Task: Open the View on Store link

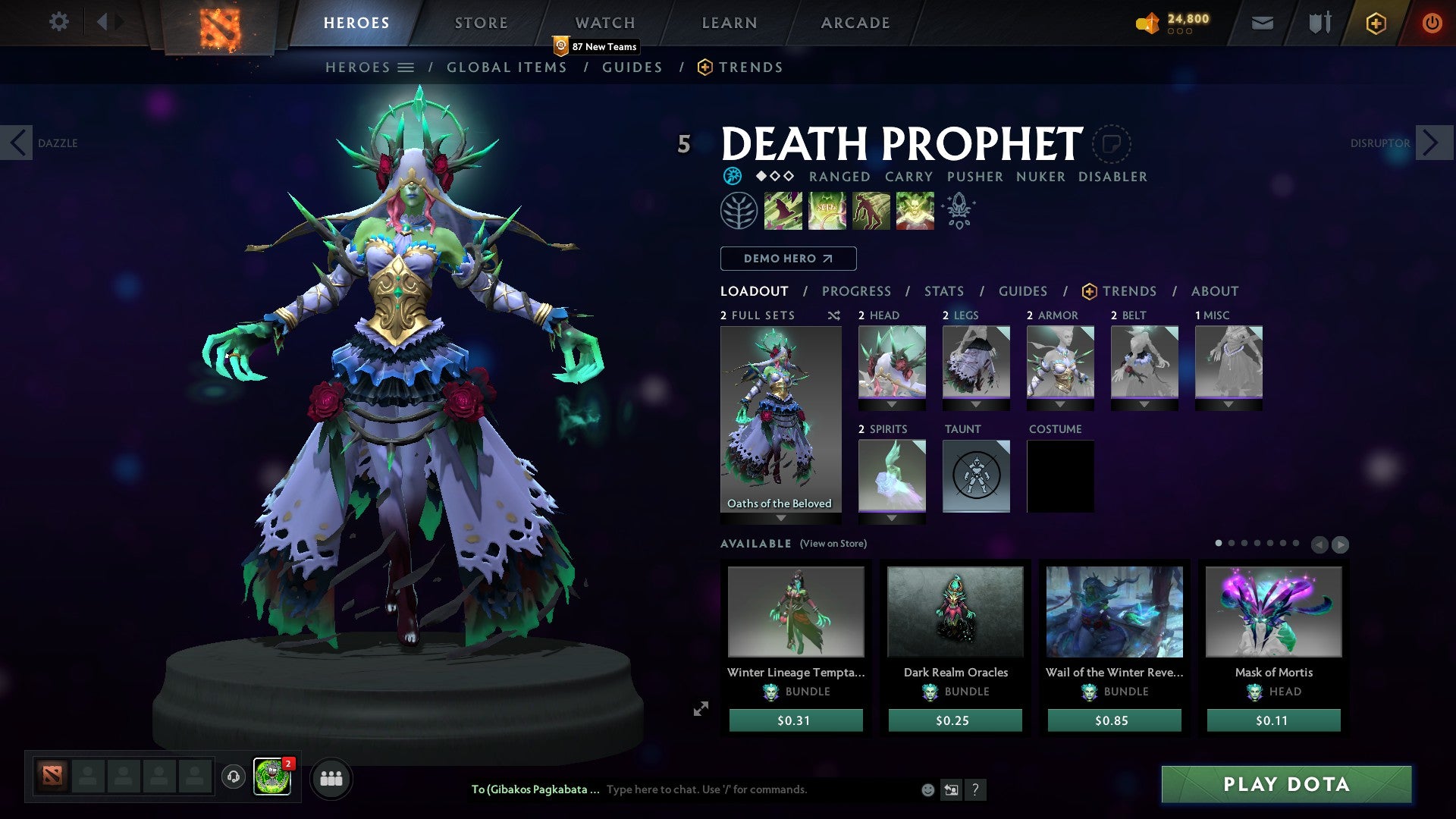Action: [833, 544]
